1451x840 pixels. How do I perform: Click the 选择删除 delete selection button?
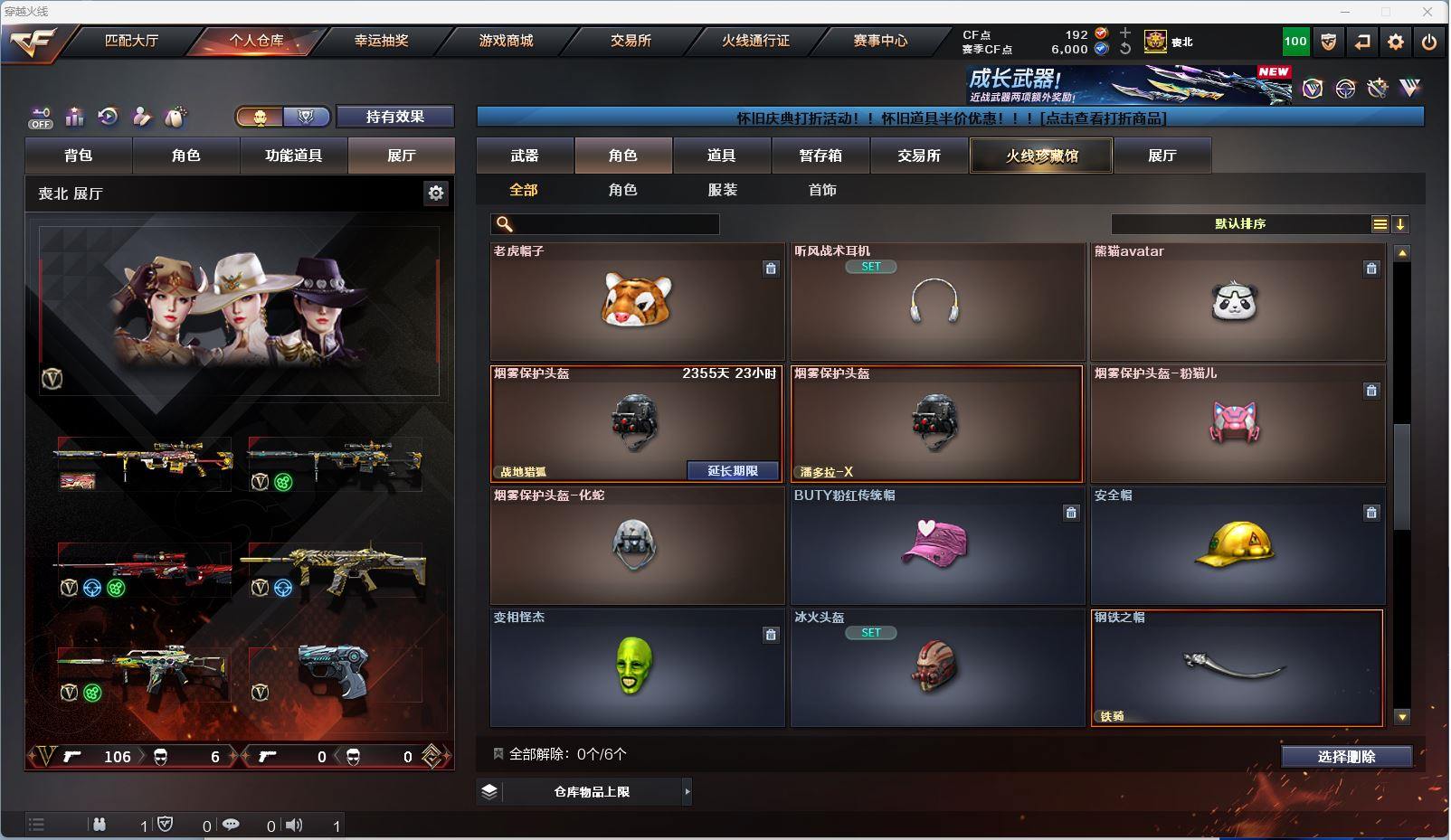[x=1346, y=757]
